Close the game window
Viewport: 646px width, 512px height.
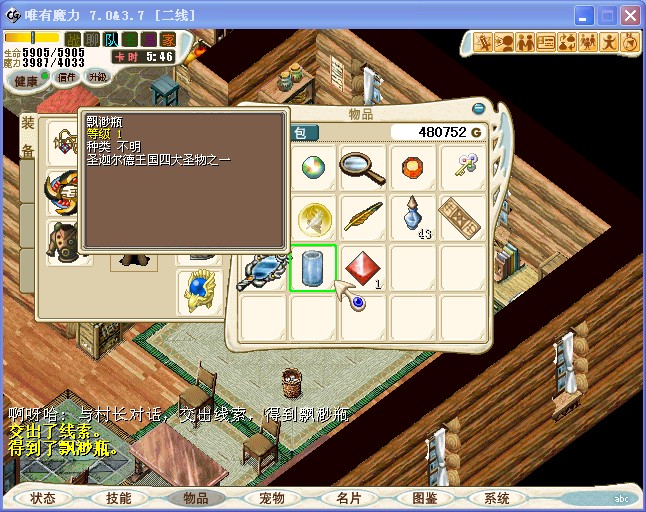pos(629,16)
